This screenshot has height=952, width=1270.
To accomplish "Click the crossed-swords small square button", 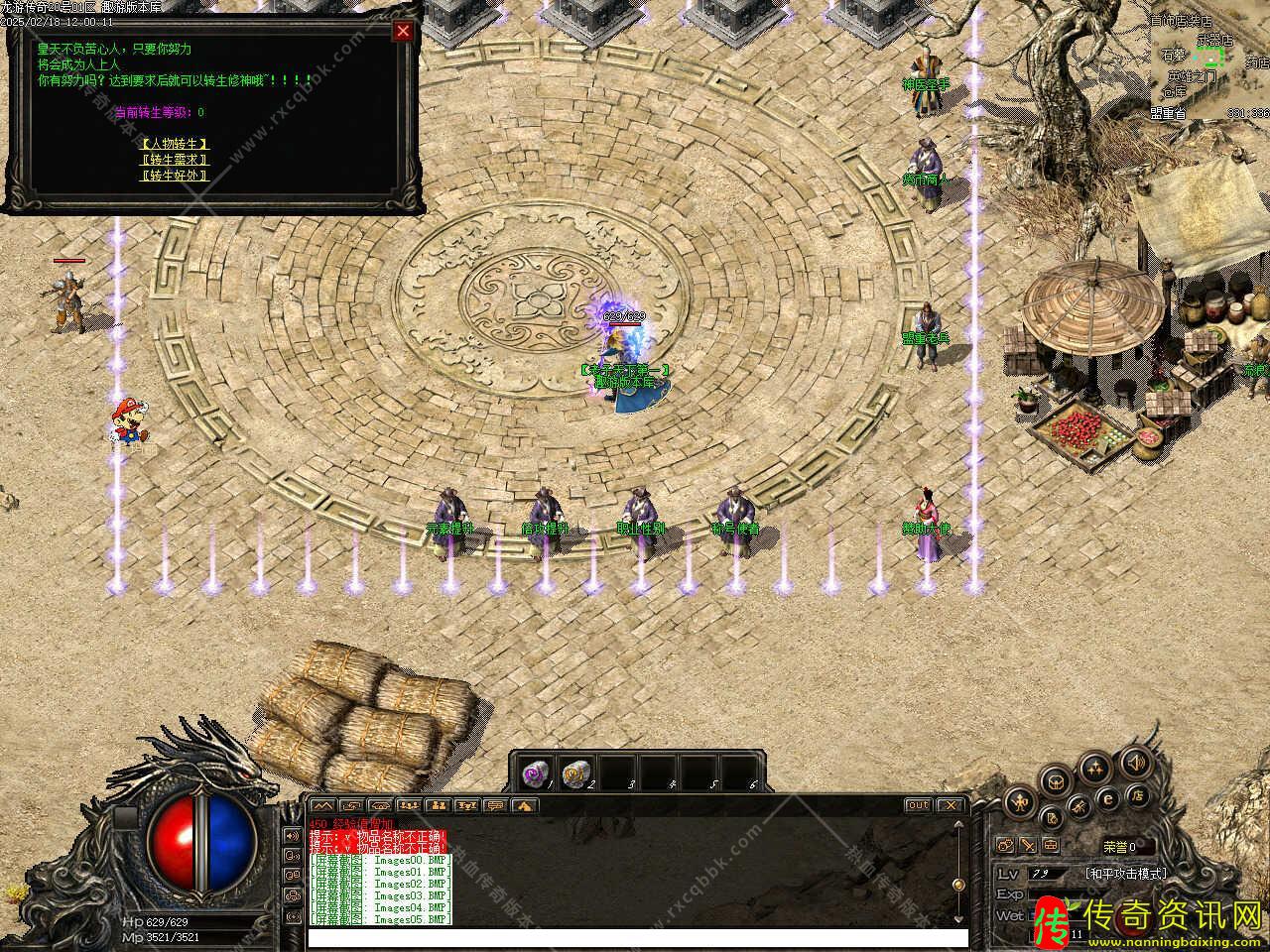I will (1028, 846).
